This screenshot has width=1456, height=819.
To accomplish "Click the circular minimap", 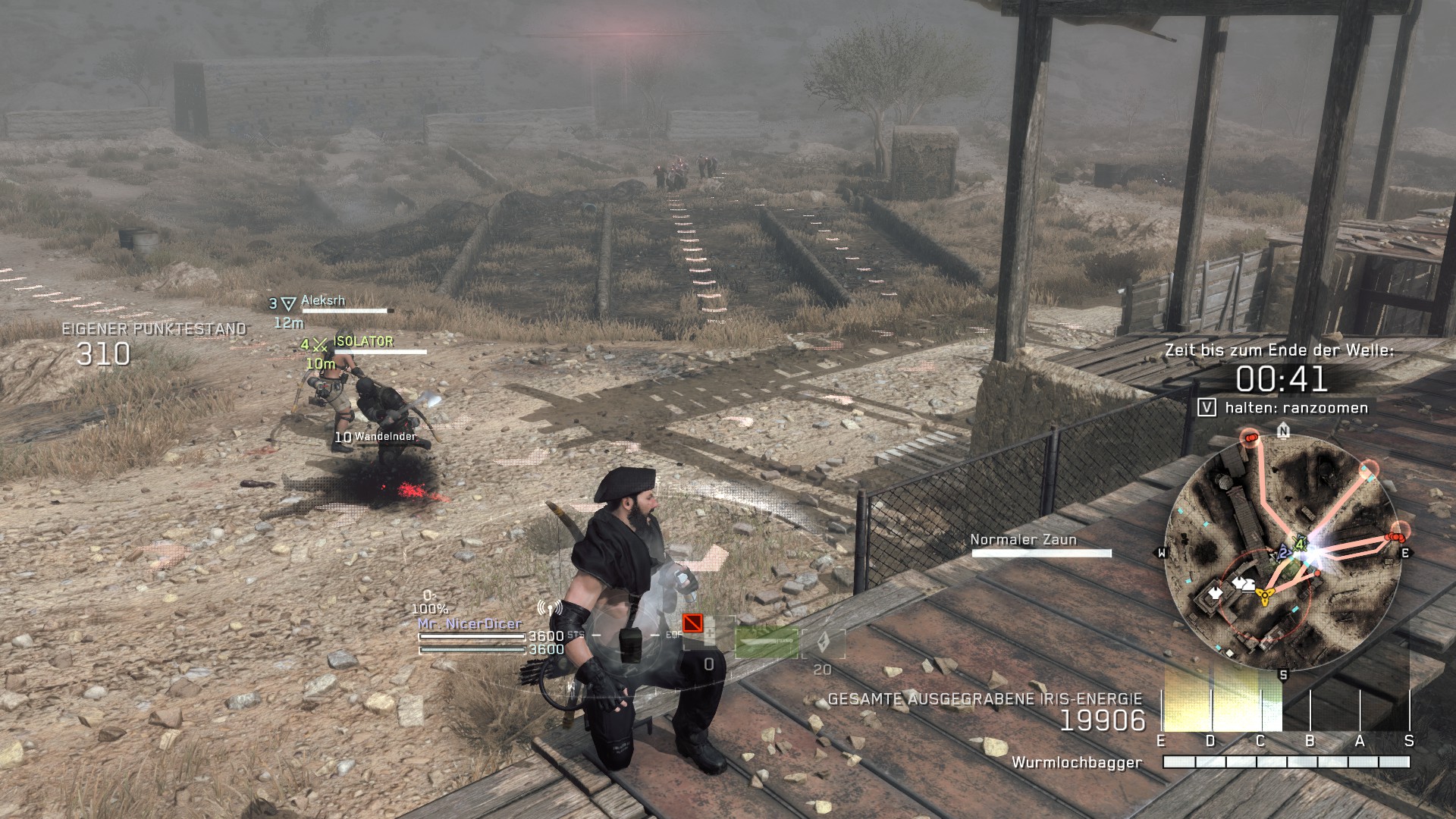I will point(1283,554).
